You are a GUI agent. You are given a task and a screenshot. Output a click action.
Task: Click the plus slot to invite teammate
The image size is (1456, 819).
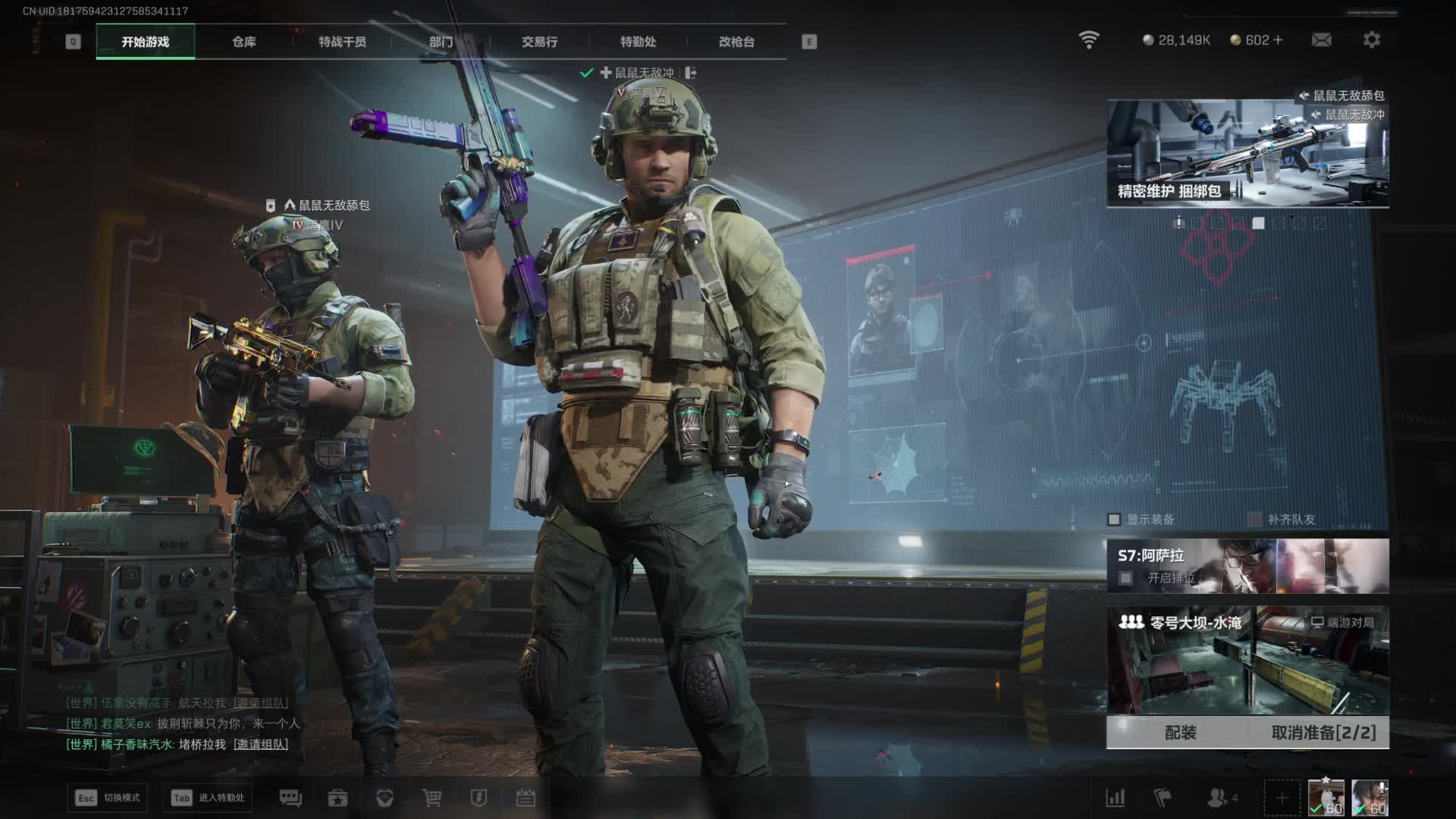coord(1282,798)
